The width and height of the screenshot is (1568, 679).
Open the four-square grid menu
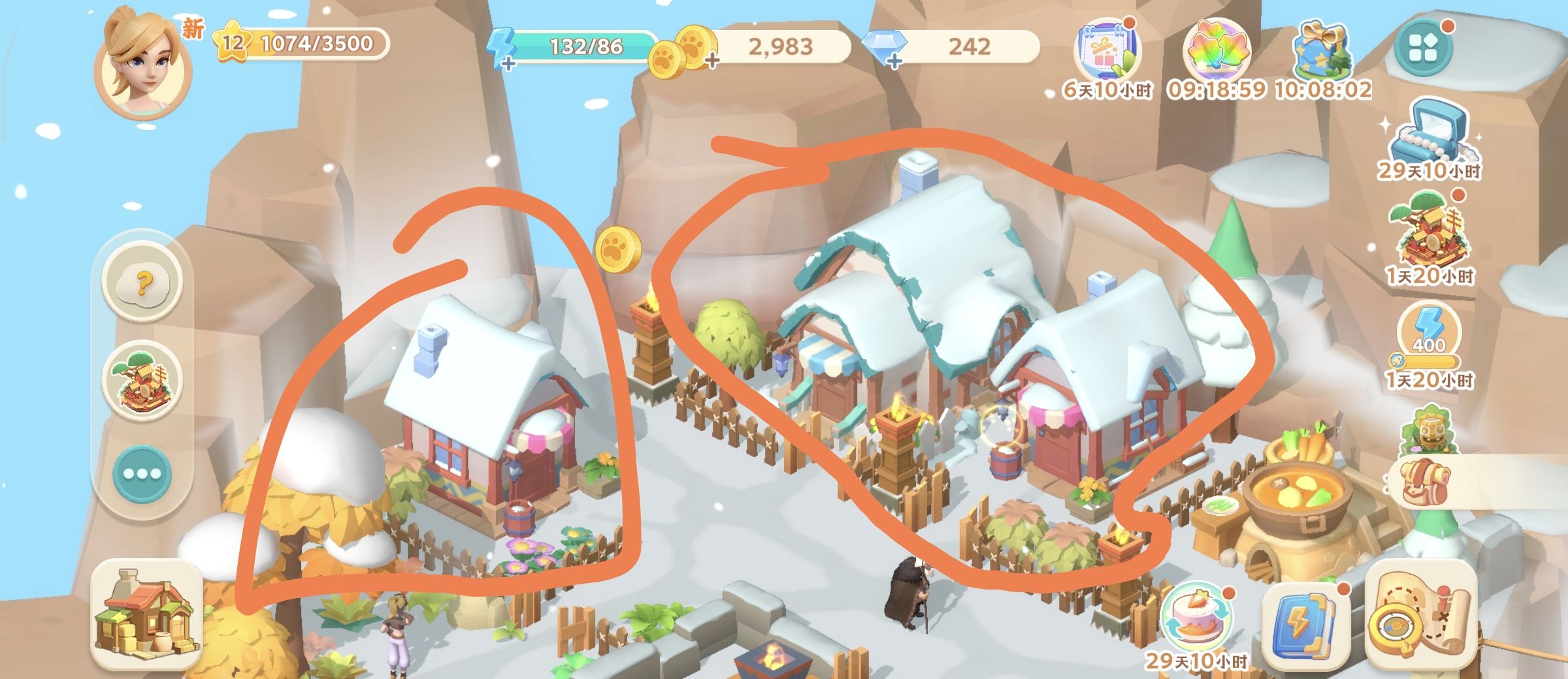tap(1423, 48)
